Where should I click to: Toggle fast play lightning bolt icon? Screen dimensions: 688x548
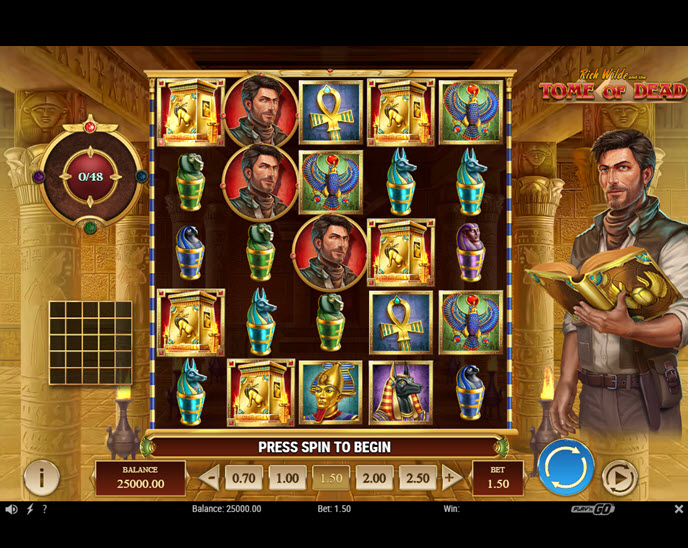pos(29,509)
